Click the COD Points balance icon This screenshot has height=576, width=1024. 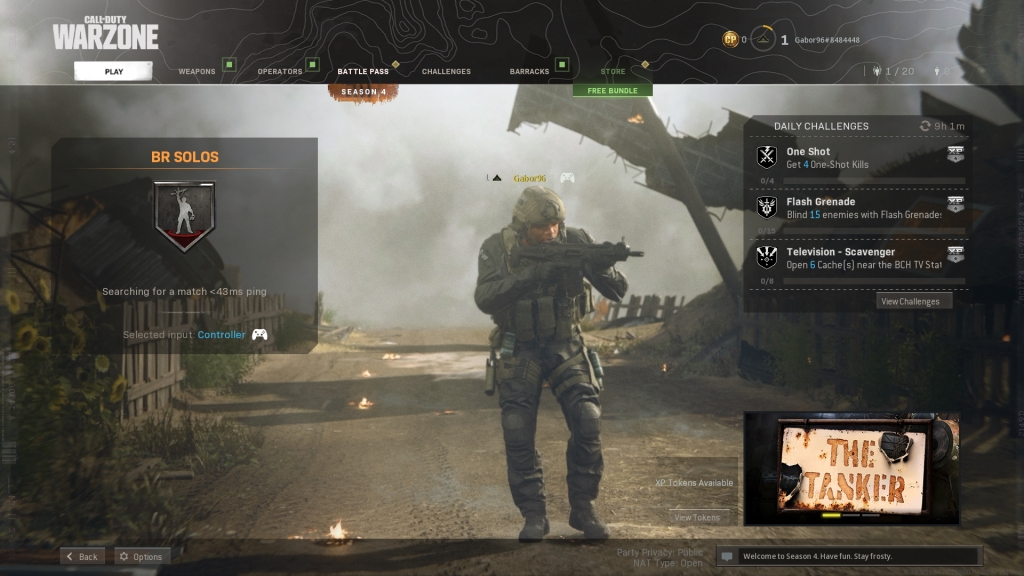731,40
